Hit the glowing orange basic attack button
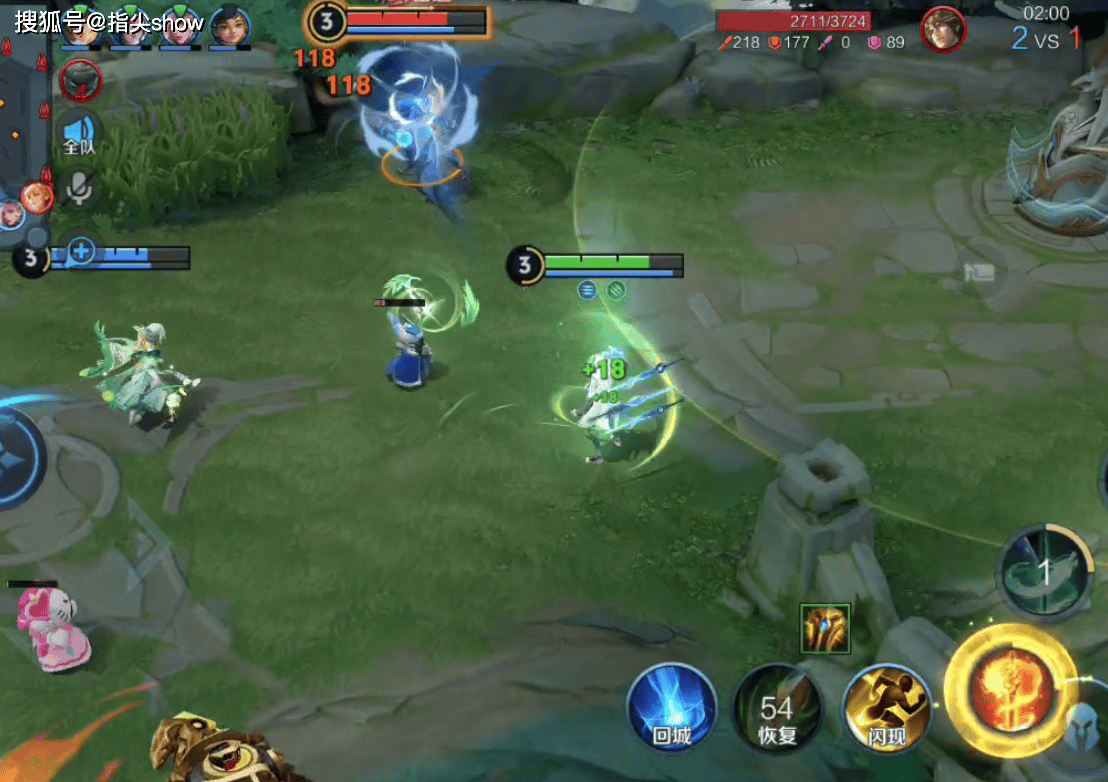 (x=1010, y=692)
